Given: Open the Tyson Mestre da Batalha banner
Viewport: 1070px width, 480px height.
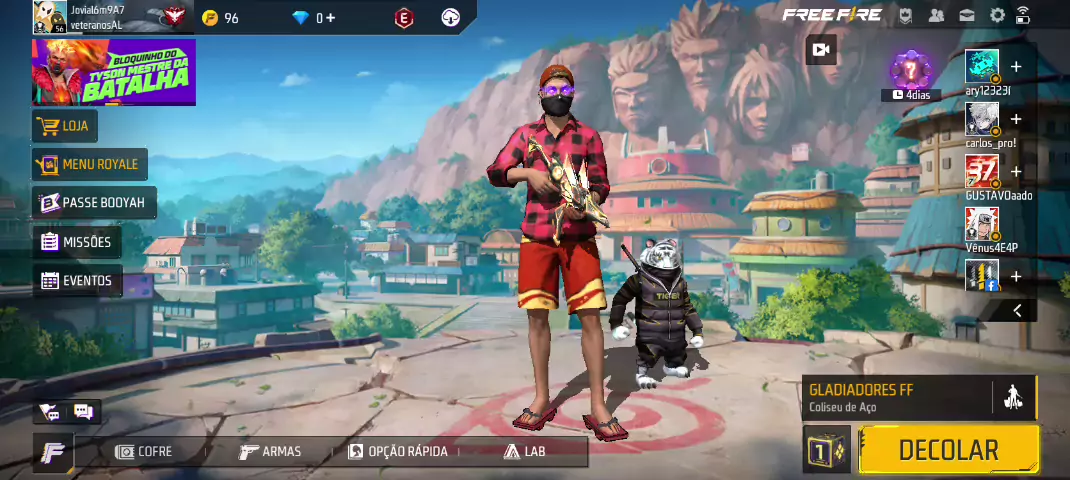Looking at the screenshot, I should coord(114,72).
